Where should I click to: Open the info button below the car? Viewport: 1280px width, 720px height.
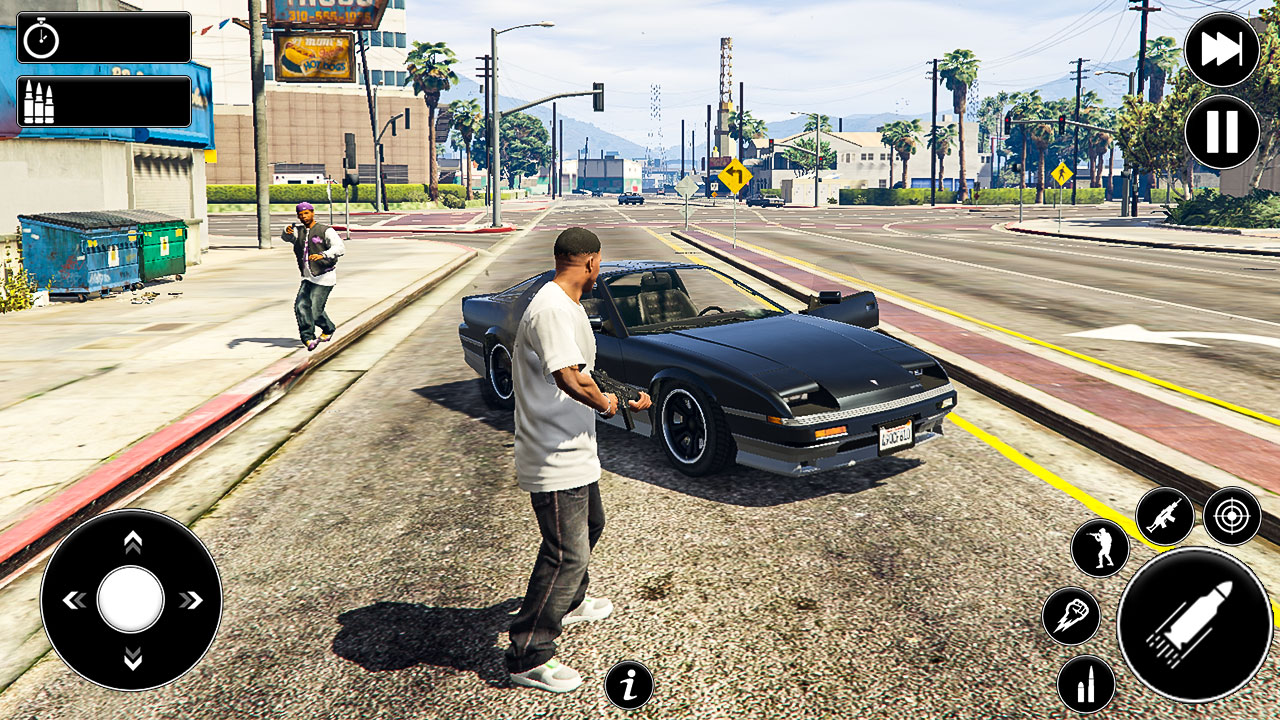click(628, 683)
